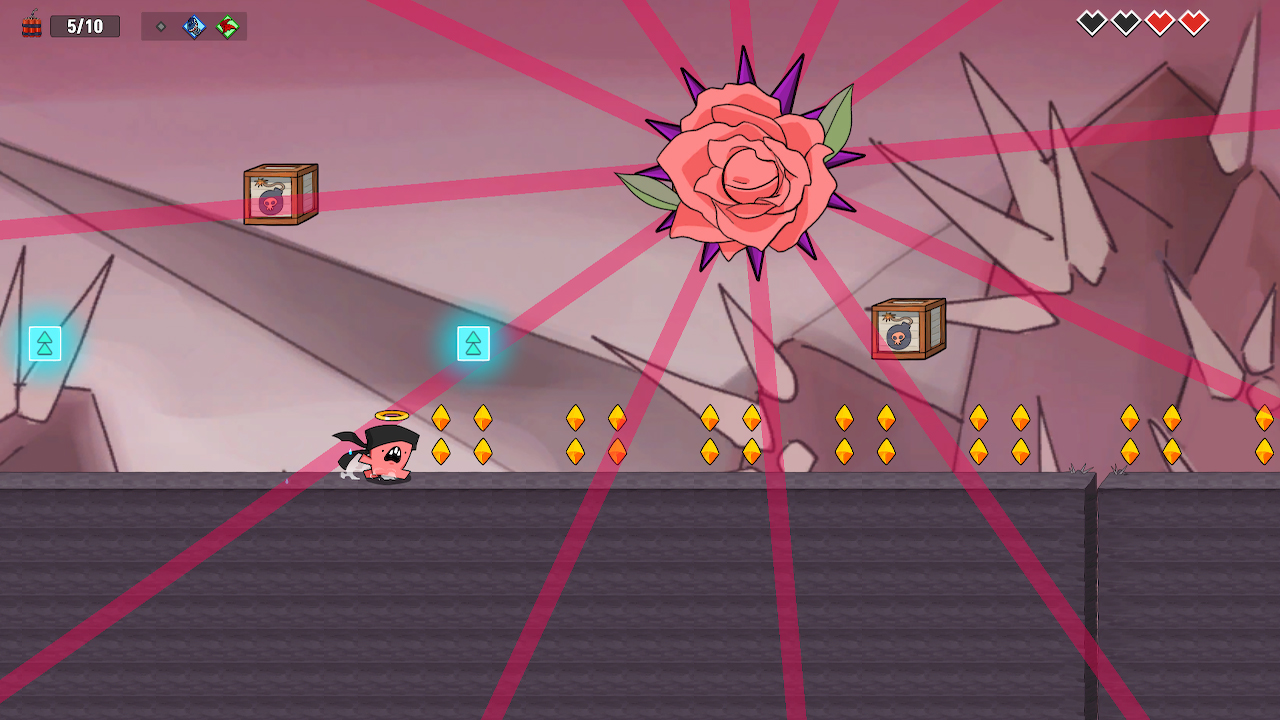Click the rightmost red heart icon
The height and width of the screenshot is (720, 1280).
pyautogui.click(x=1194, y=20)
